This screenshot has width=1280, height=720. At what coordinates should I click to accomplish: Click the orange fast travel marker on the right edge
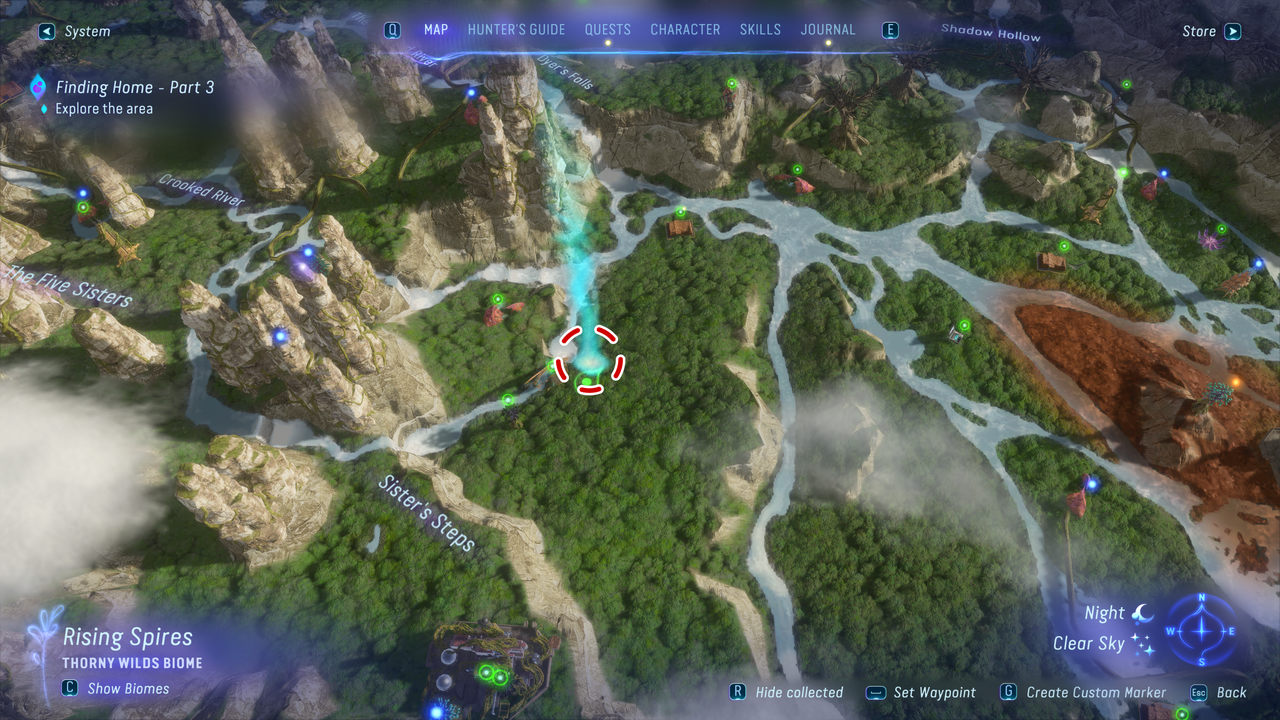point(1236,381)
